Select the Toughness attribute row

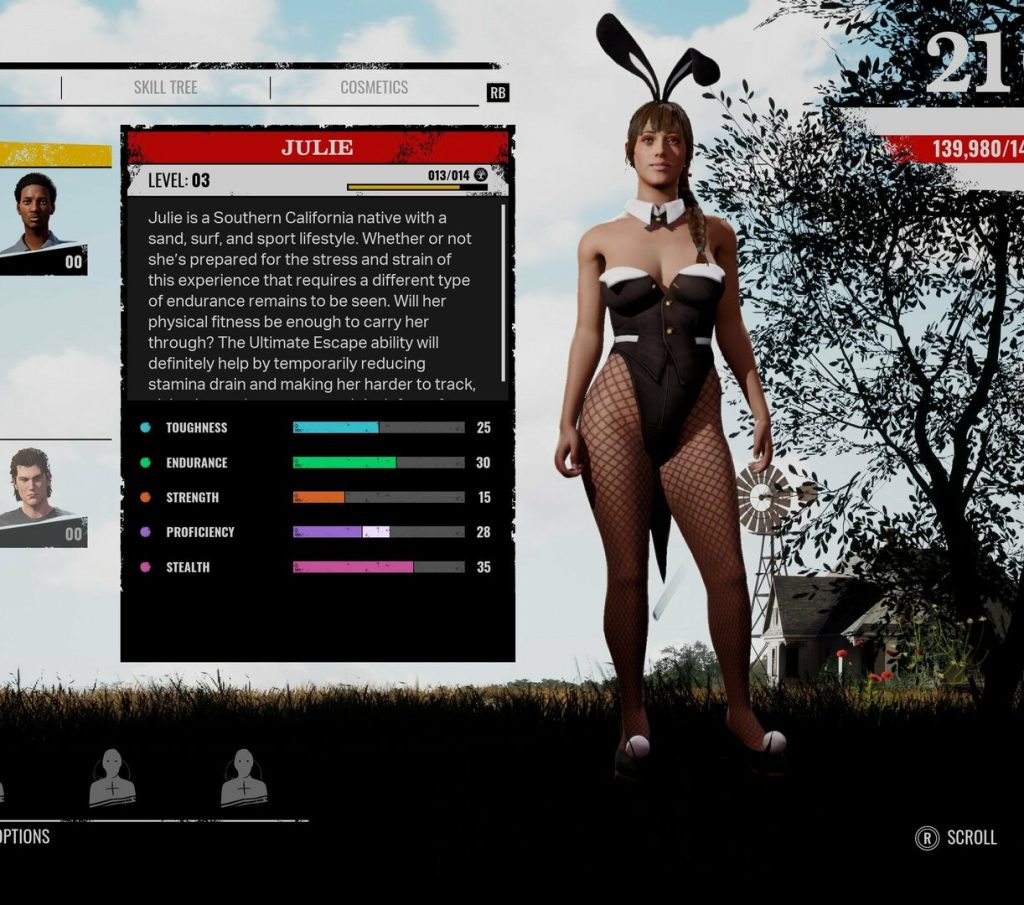pyautogui.click(x=317, y=428)
